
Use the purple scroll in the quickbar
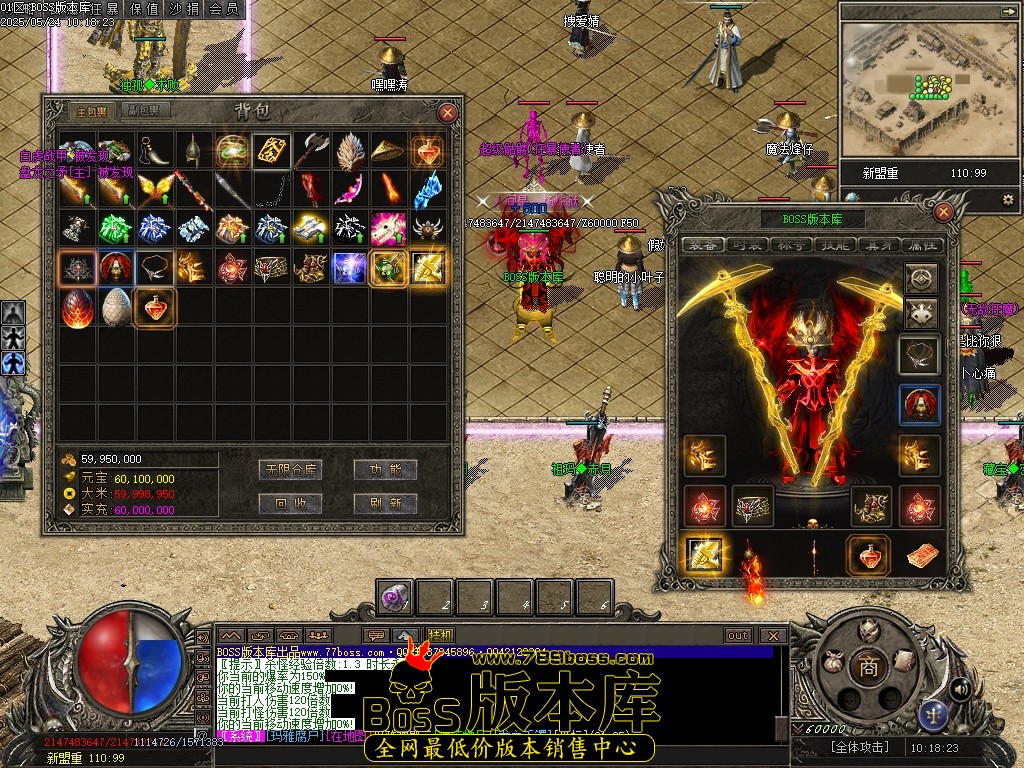[395, 598]
